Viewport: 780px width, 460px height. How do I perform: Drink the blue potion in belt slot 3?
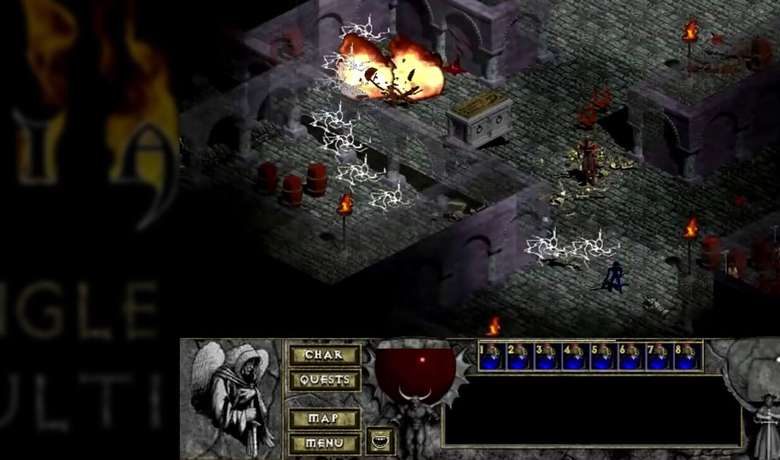pyautogui.click(x=549, y=357)
